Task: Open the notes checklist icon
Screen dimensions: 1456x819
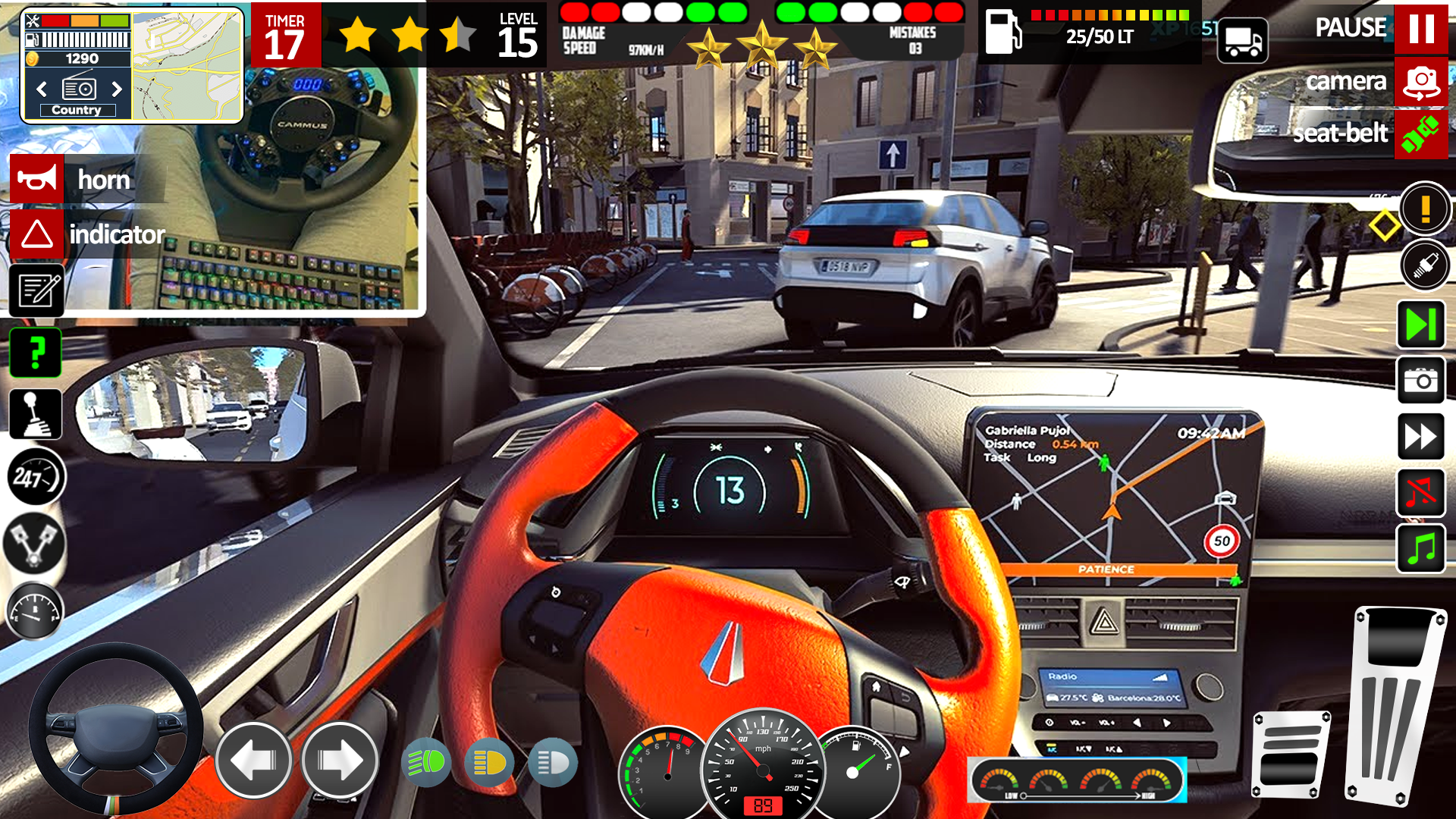Action: [x=36, y=290]
